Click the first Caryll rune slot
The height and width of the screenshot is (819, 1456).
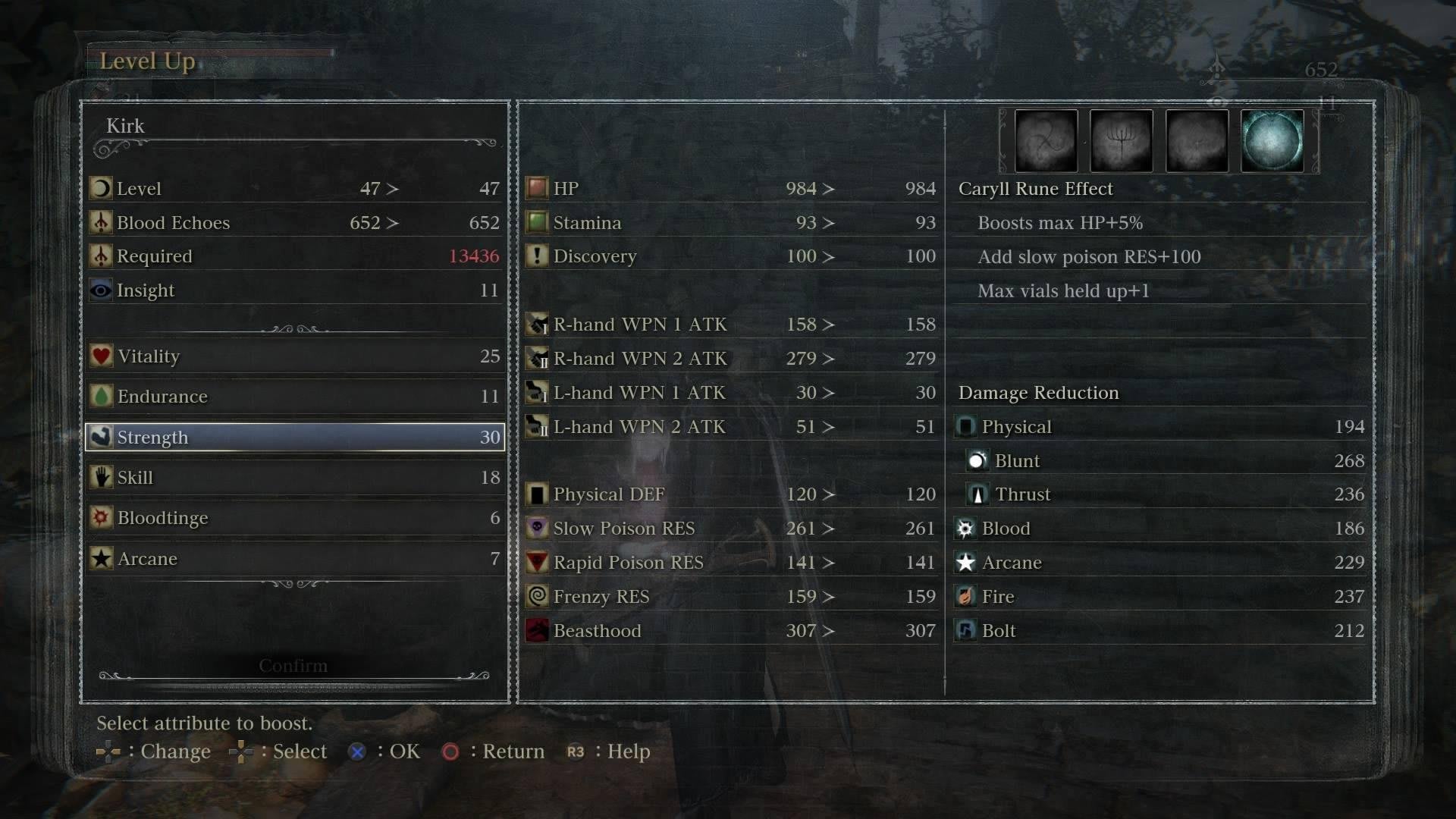[1046, 141]
